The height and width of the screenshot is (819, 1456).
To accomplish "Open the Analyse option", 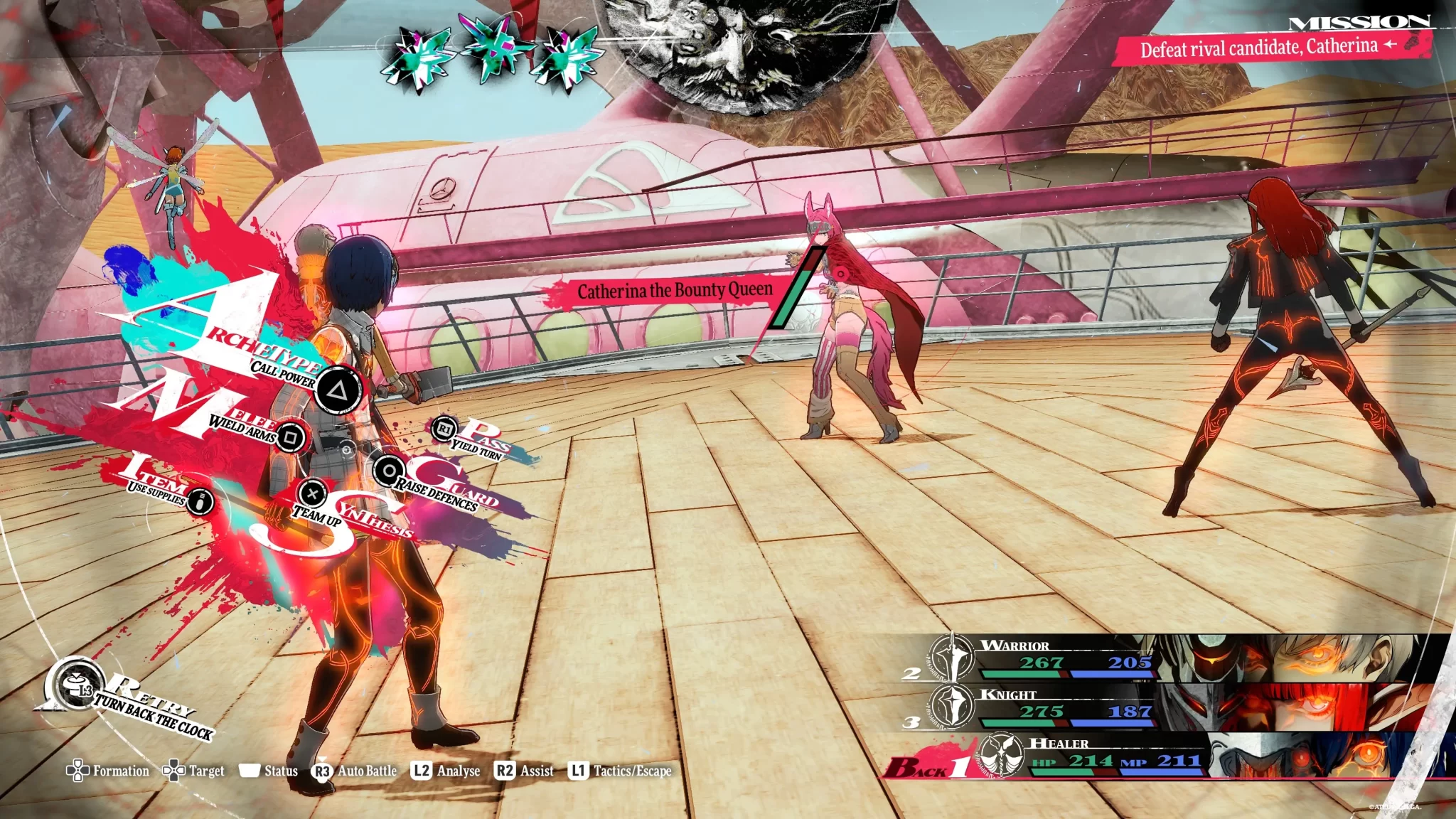I will [x=446, y=771].
